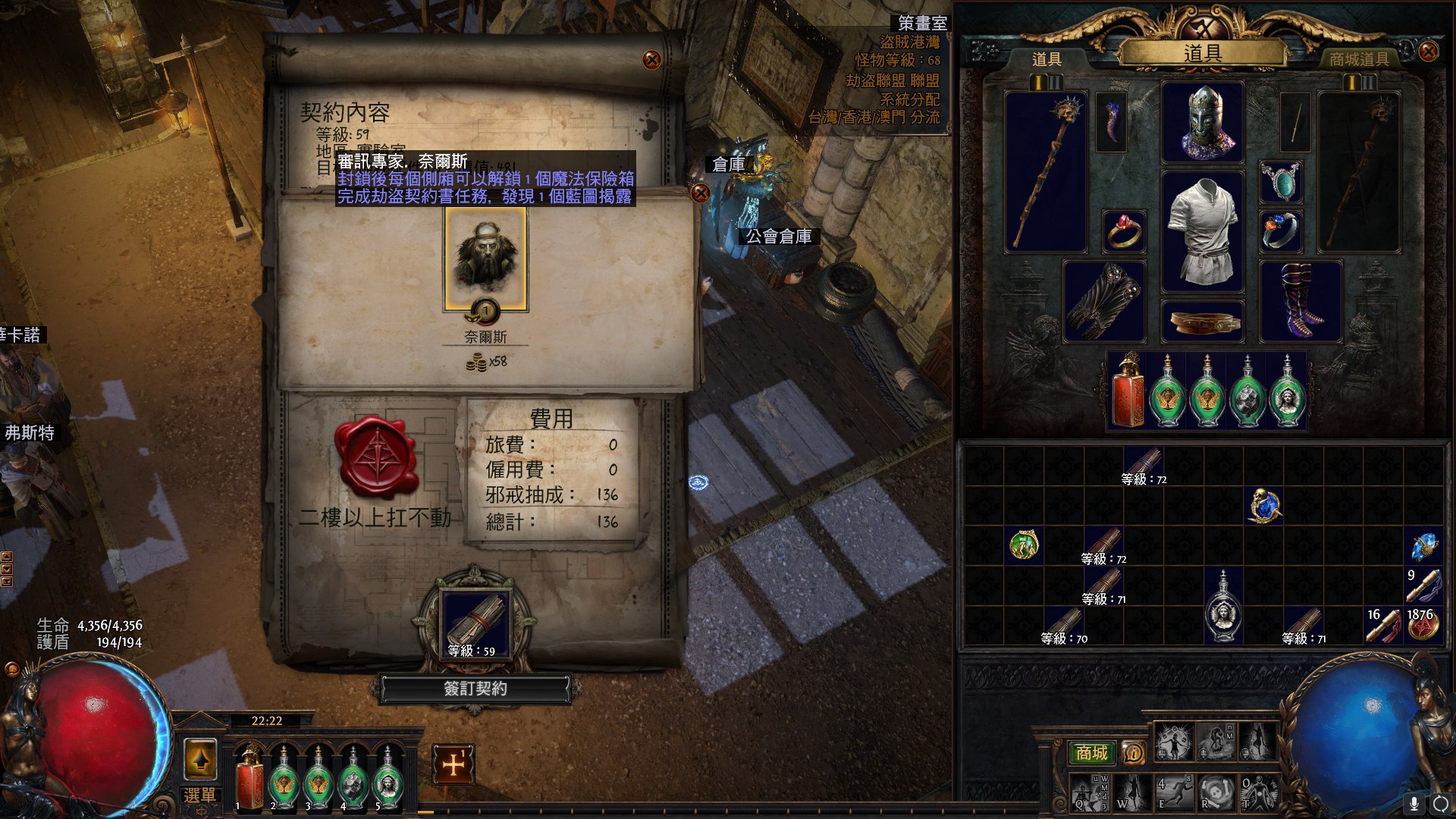This screenshot has width=1456, height=819.
Task: Select the turquoise amulet slot
Action: click(x=1281, y=182)
